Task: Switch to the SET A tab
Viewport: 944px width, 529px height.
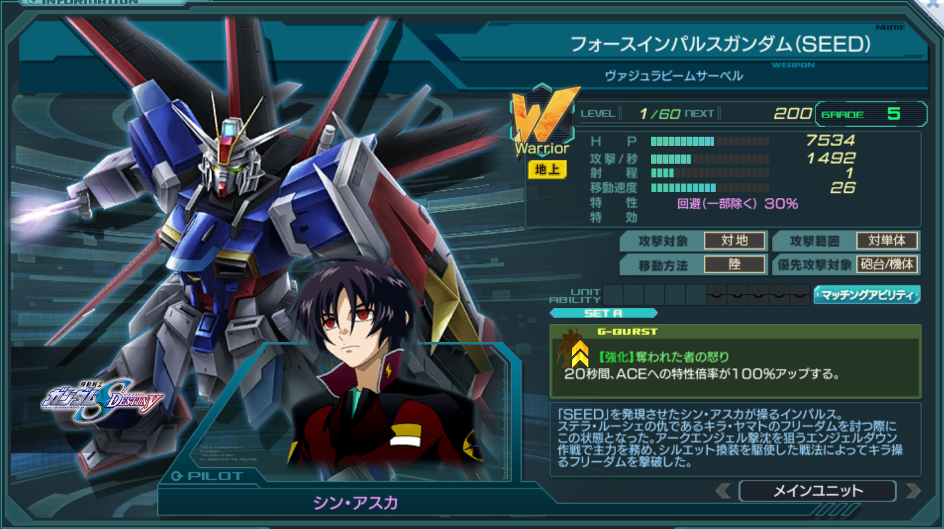Action: 603,313
